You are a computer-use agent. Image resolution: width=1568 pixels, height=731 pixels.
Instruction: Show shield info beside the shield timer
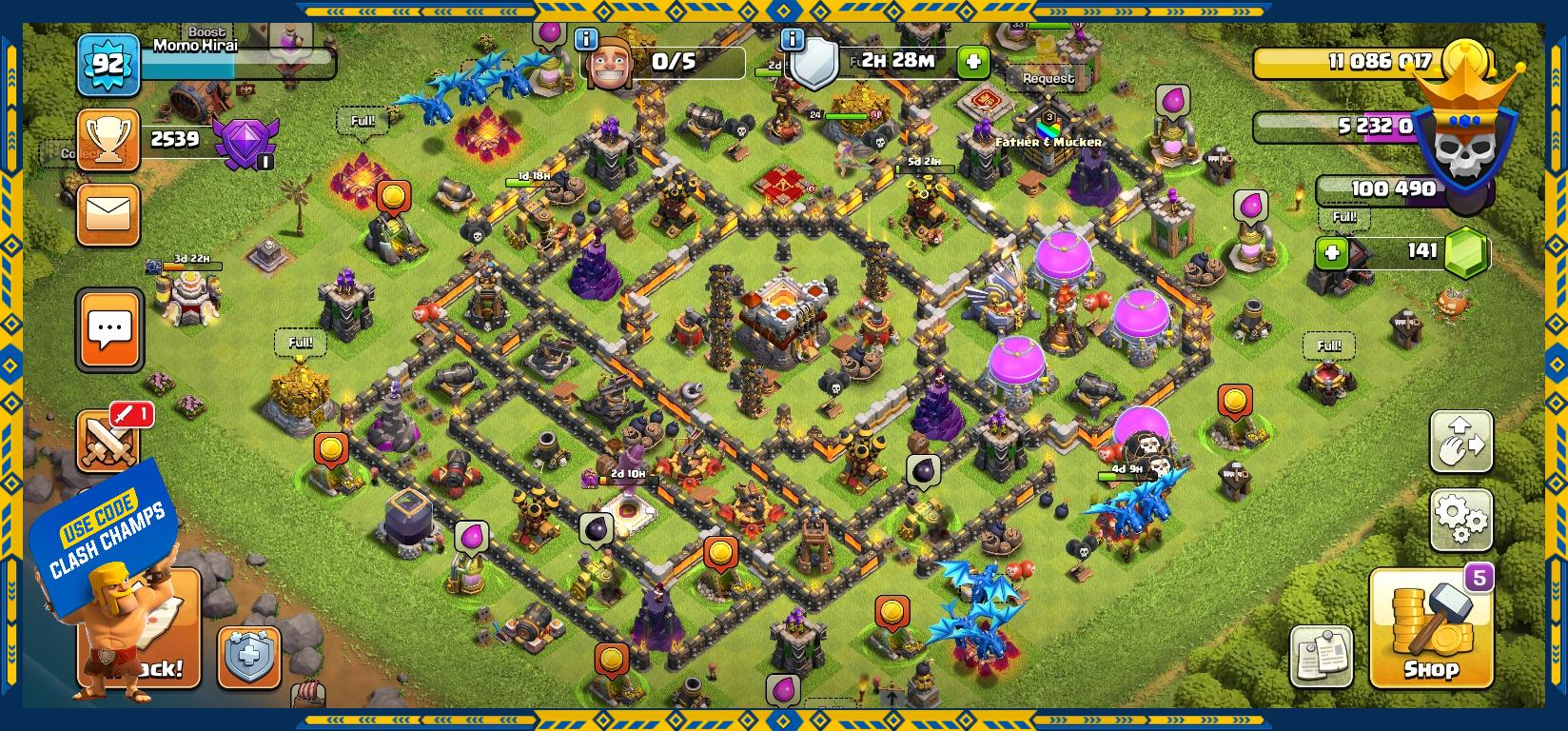click(792, 39)
